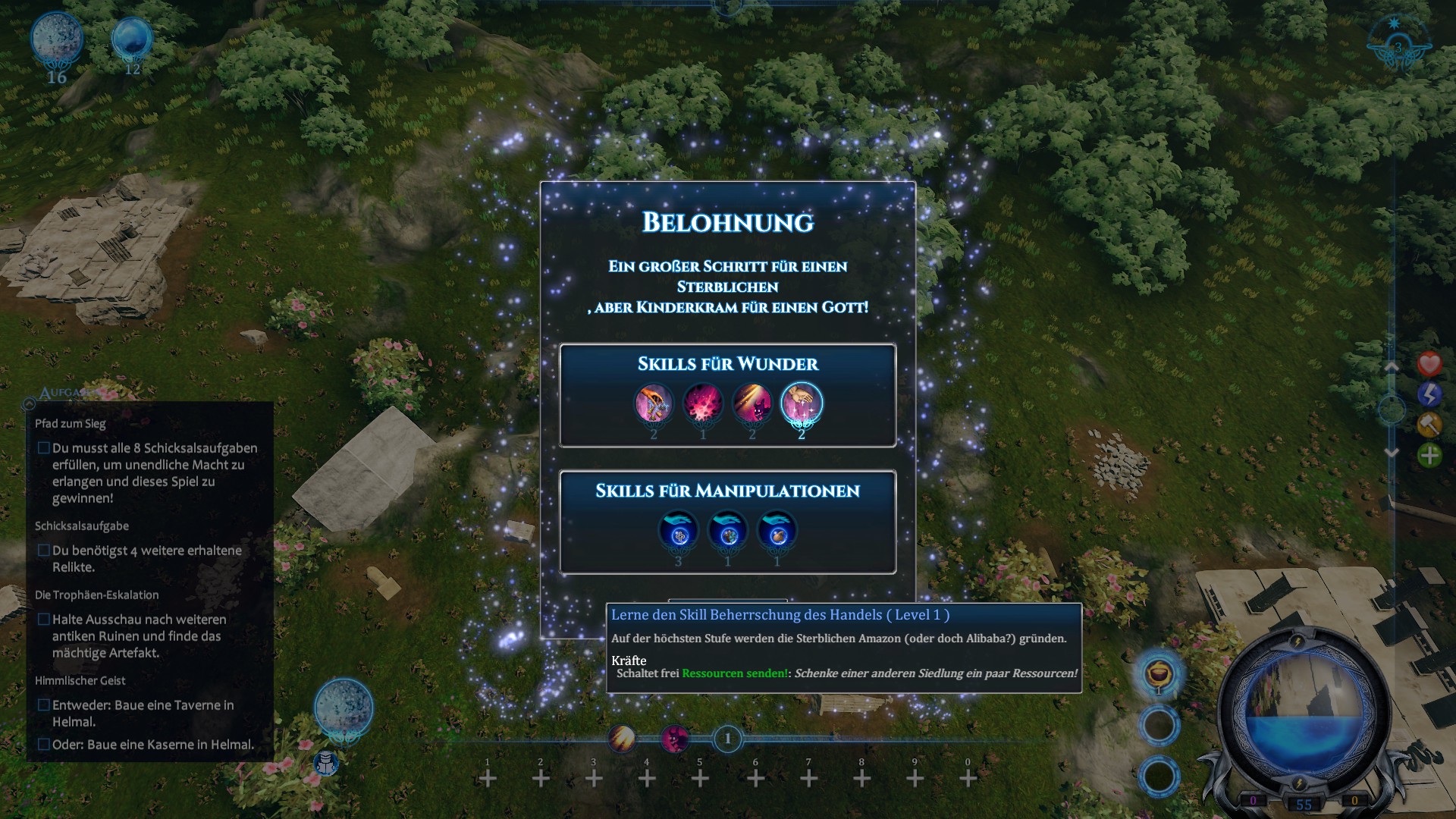1456x819 pixels.
Task: Select the globe manipulation skill
Action: tap(728, 531)
